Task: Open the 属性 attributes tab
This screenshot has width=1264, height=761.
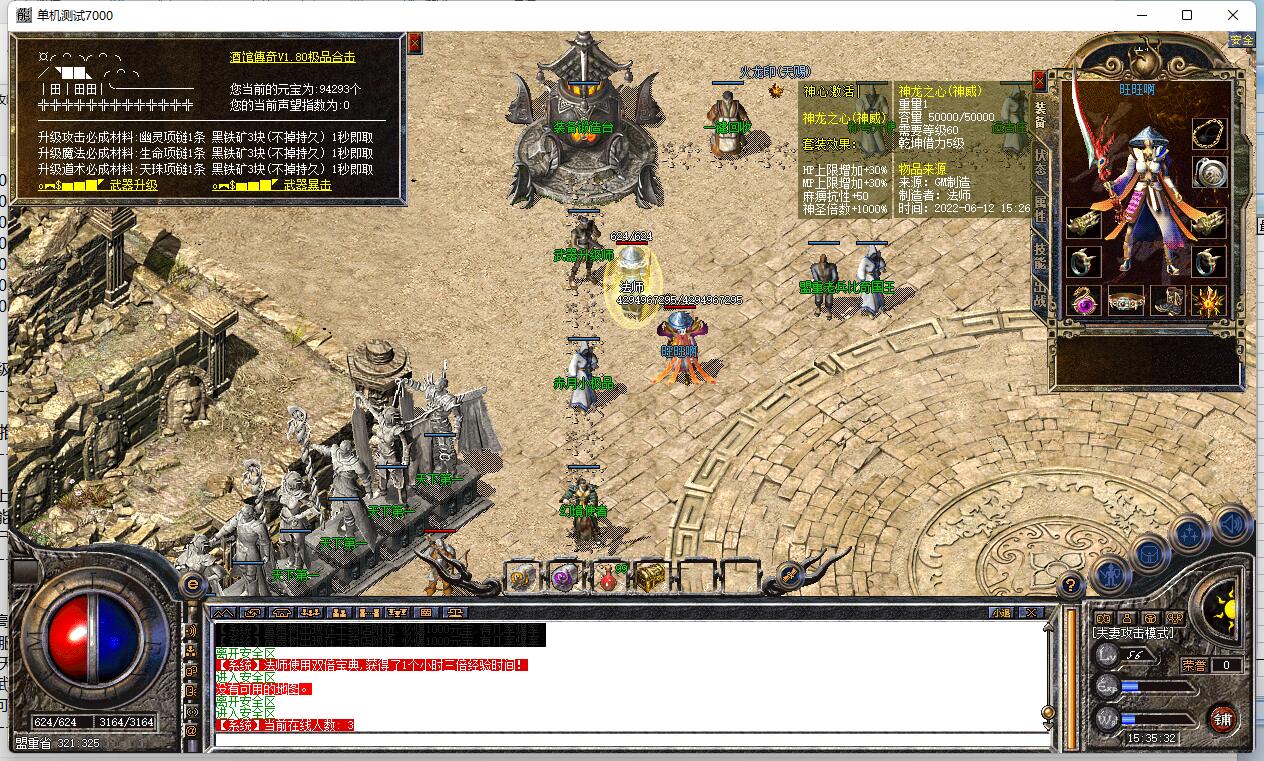Action: [x=1040, y=208]
